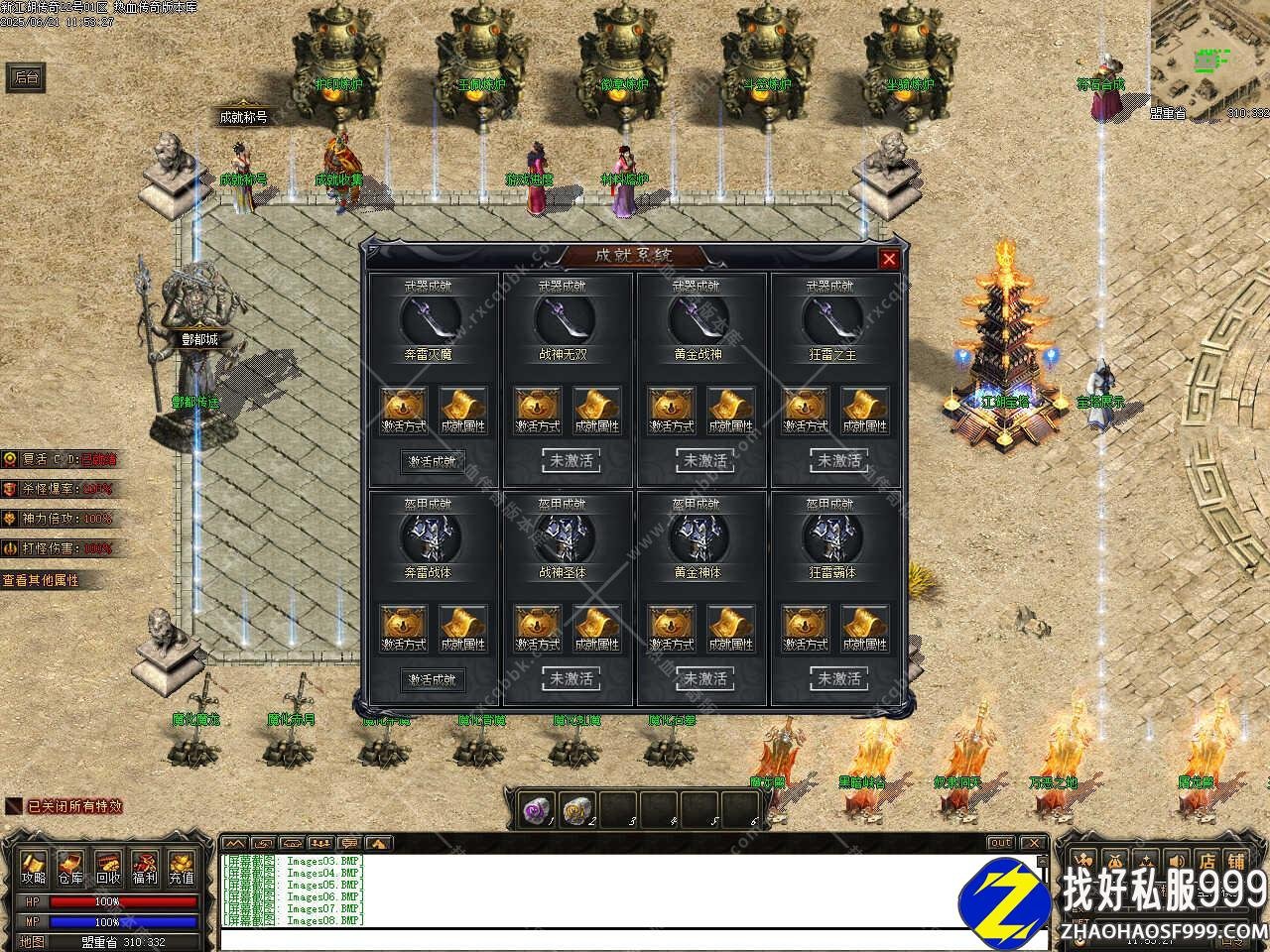
Task: Use the purple scroll in hotbar slot 1
Action: pyautogui.click(x=537, y=810)
